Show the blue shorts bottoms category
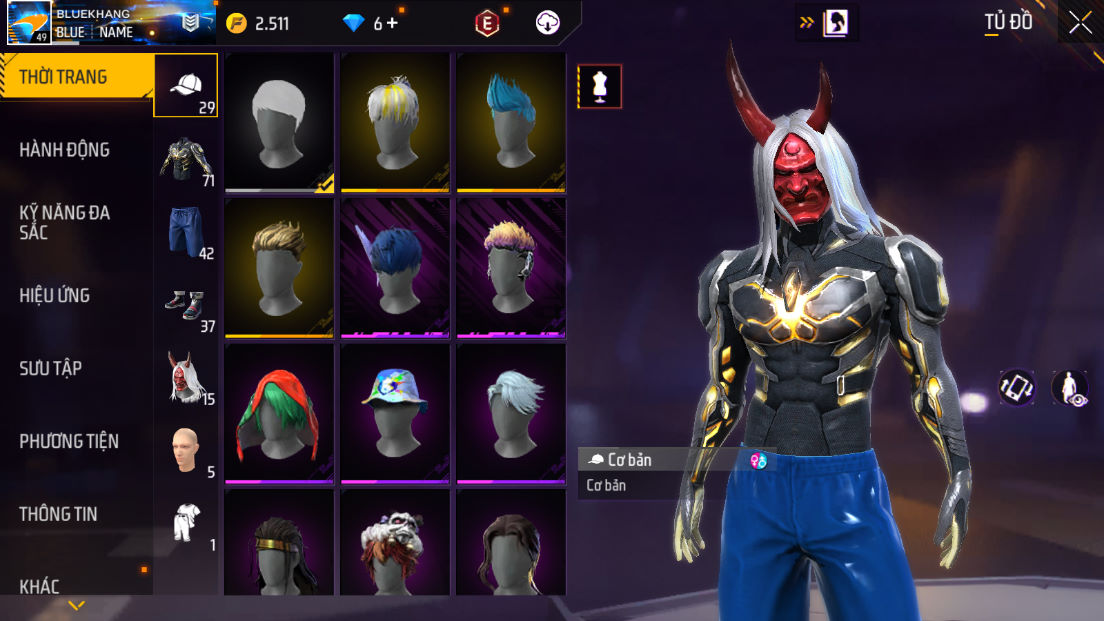This screenshot has width=1104, height=621. 186,231
